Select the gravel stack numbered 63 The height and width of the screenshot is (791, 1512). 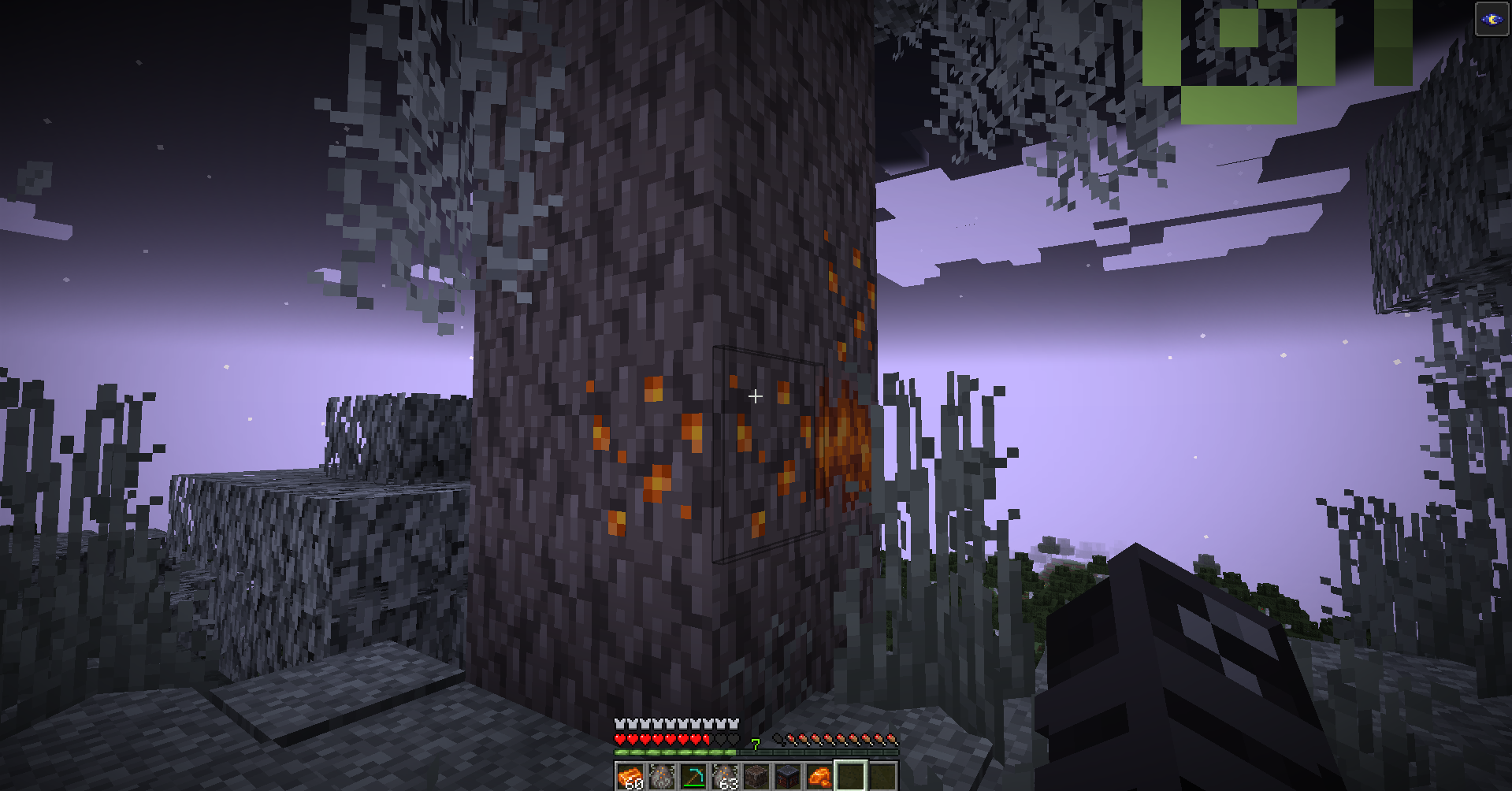click(x=725, y=776)
